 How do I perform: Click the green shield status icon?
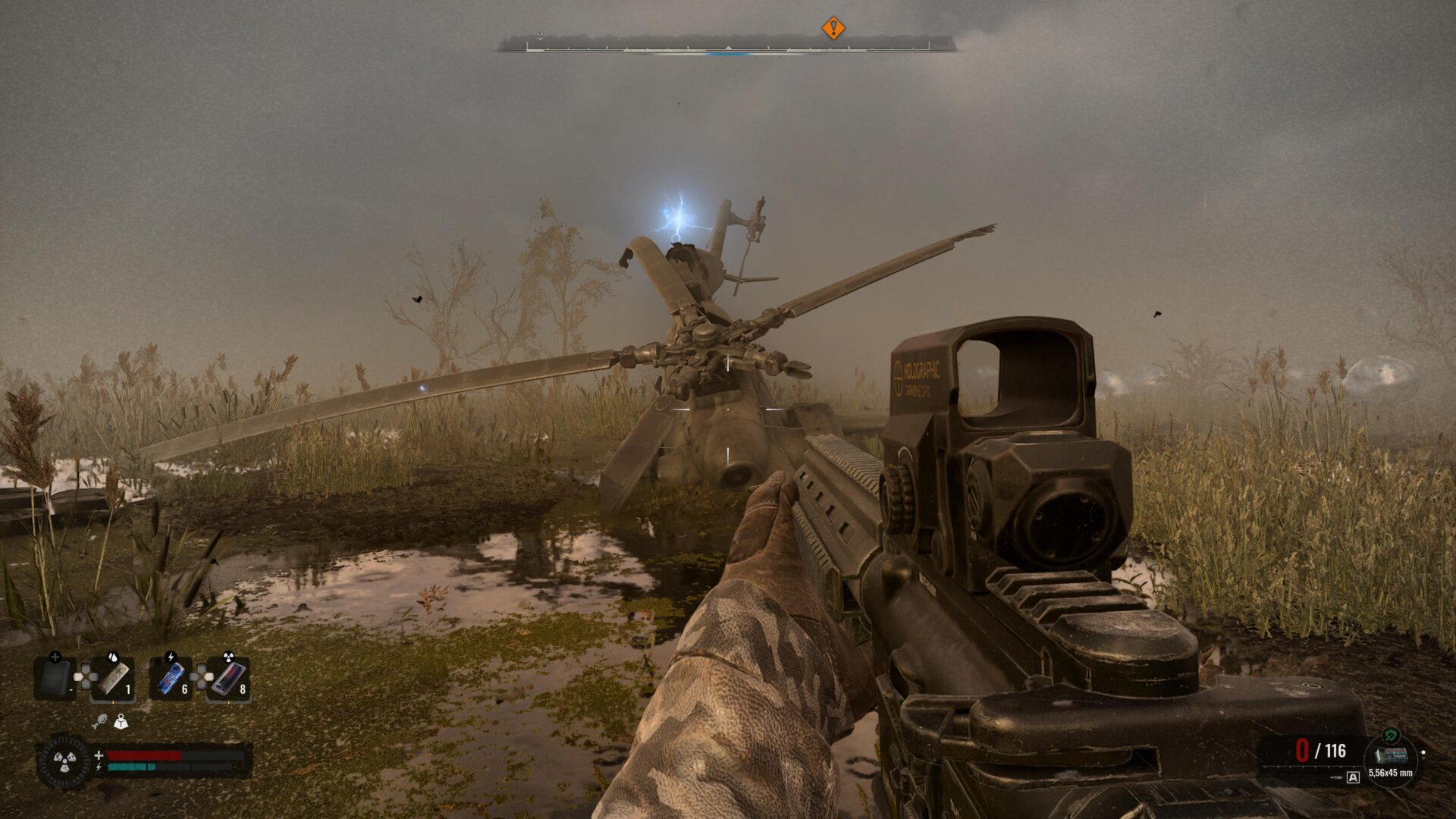click(1390, 735)
